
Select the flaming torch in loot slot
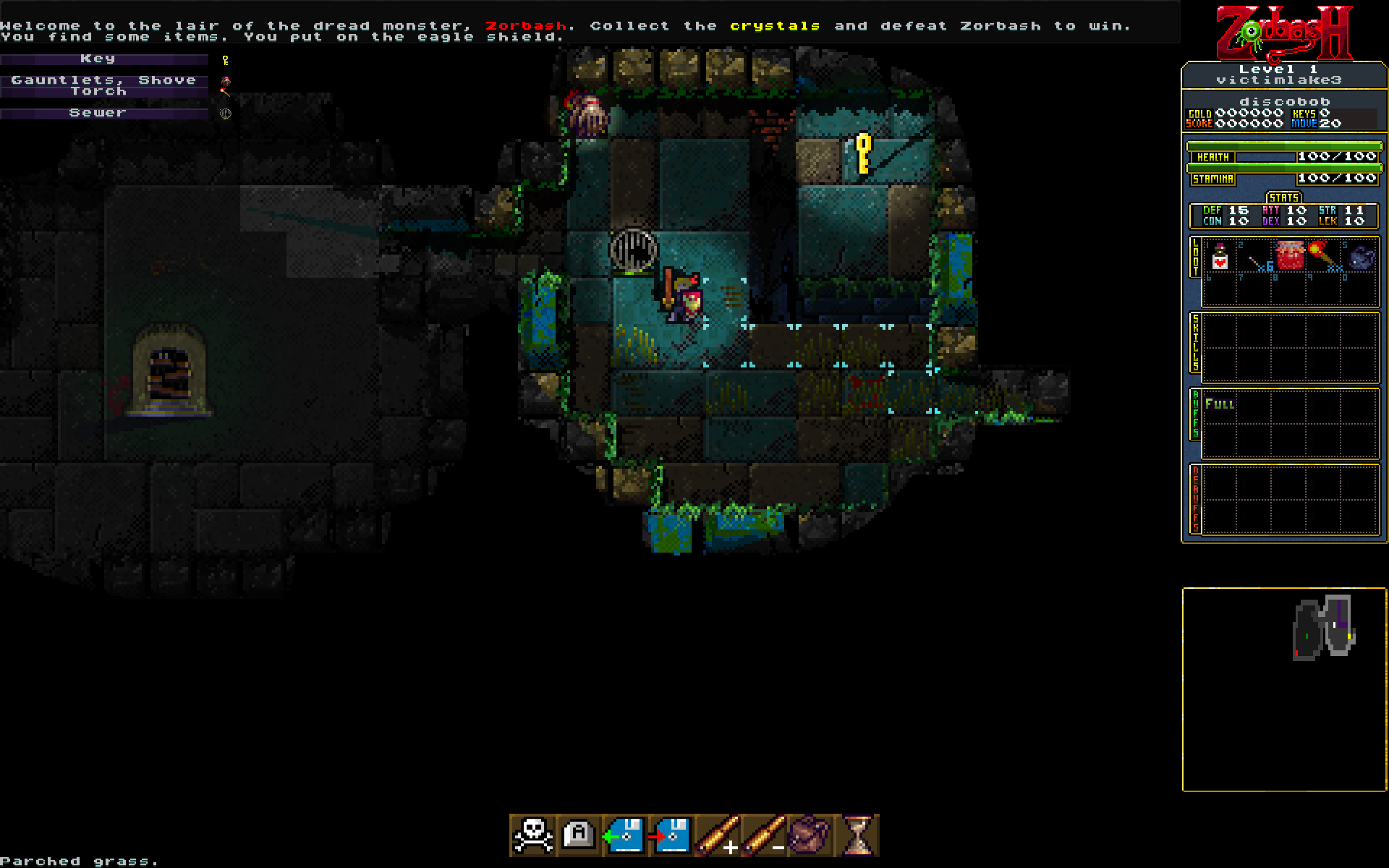1322,255
